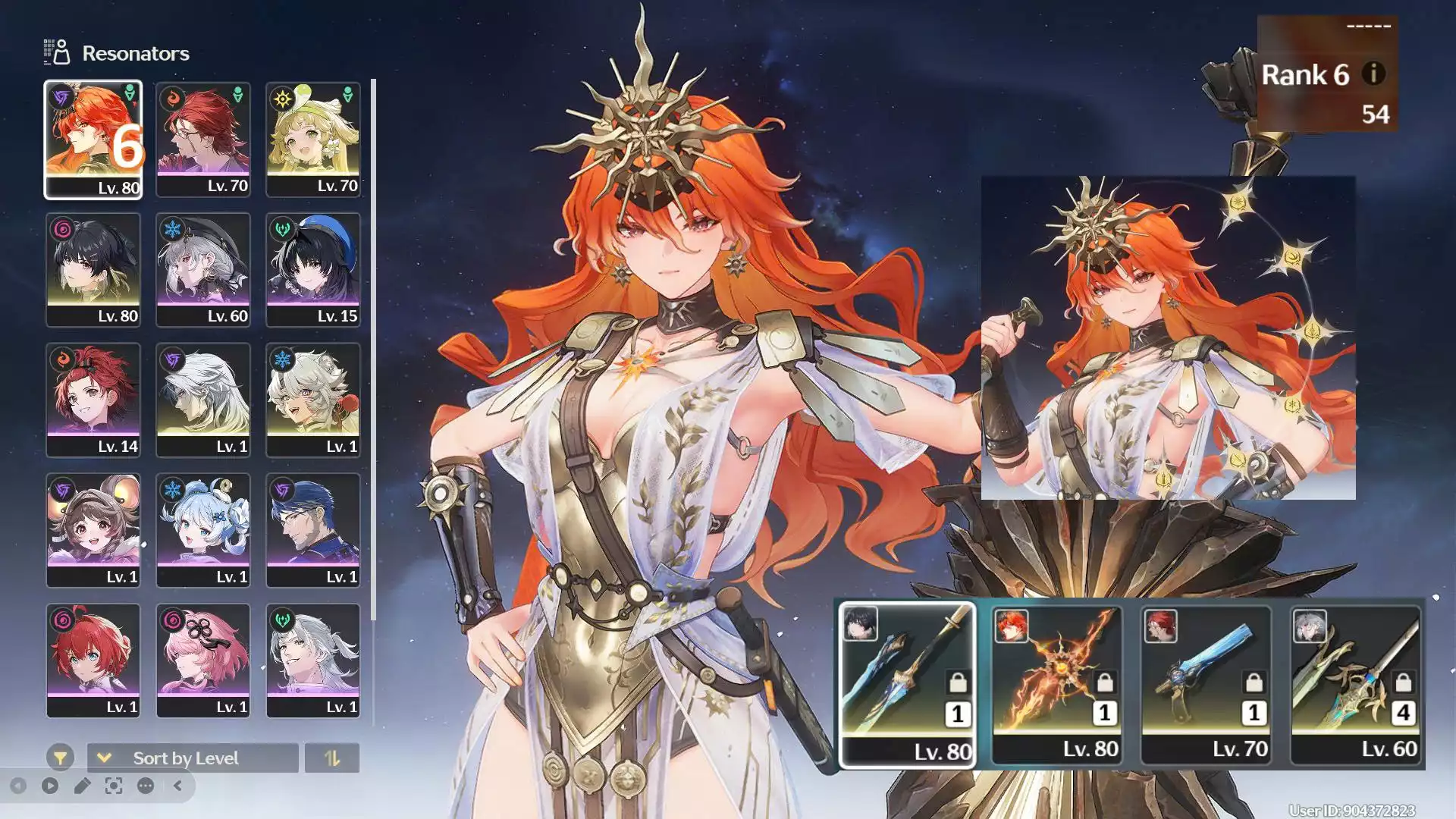Click the pencil annotate tool in overlay

click(x=82, y=786)
